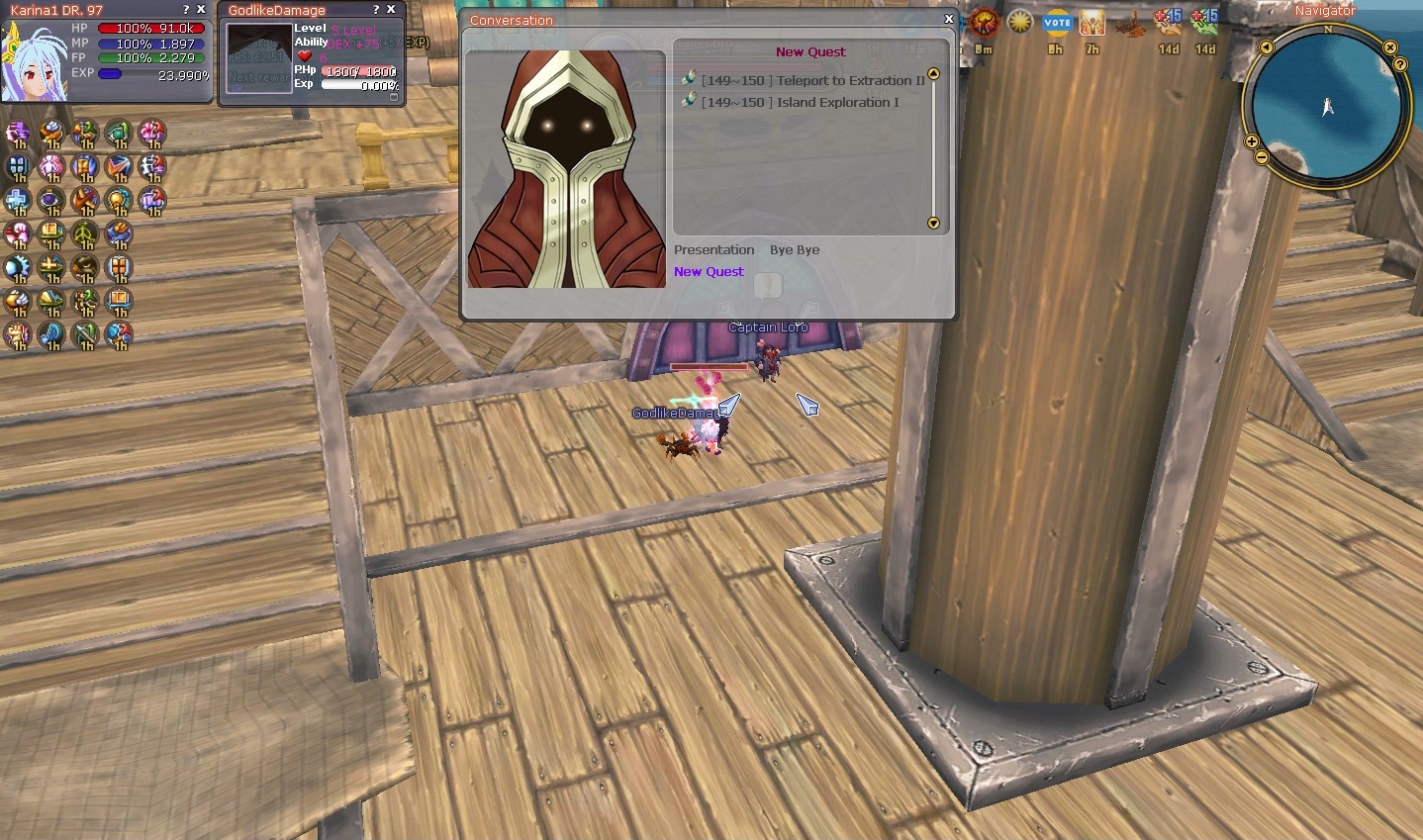
Task: Select the Teleport to Extraction II quest
Action: click(812, 80)
